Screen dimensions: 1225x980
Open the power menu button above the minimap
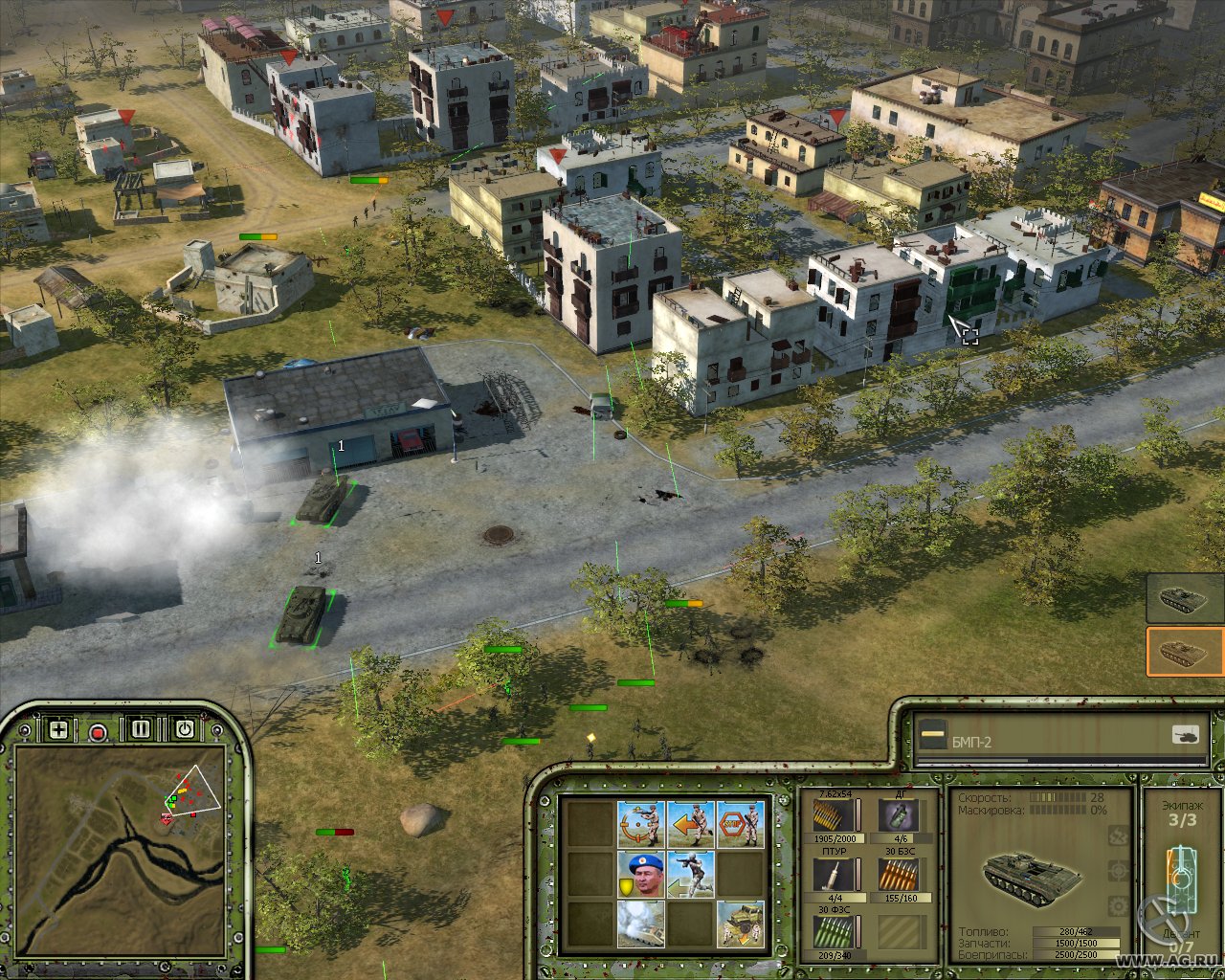tap(184, 730)
